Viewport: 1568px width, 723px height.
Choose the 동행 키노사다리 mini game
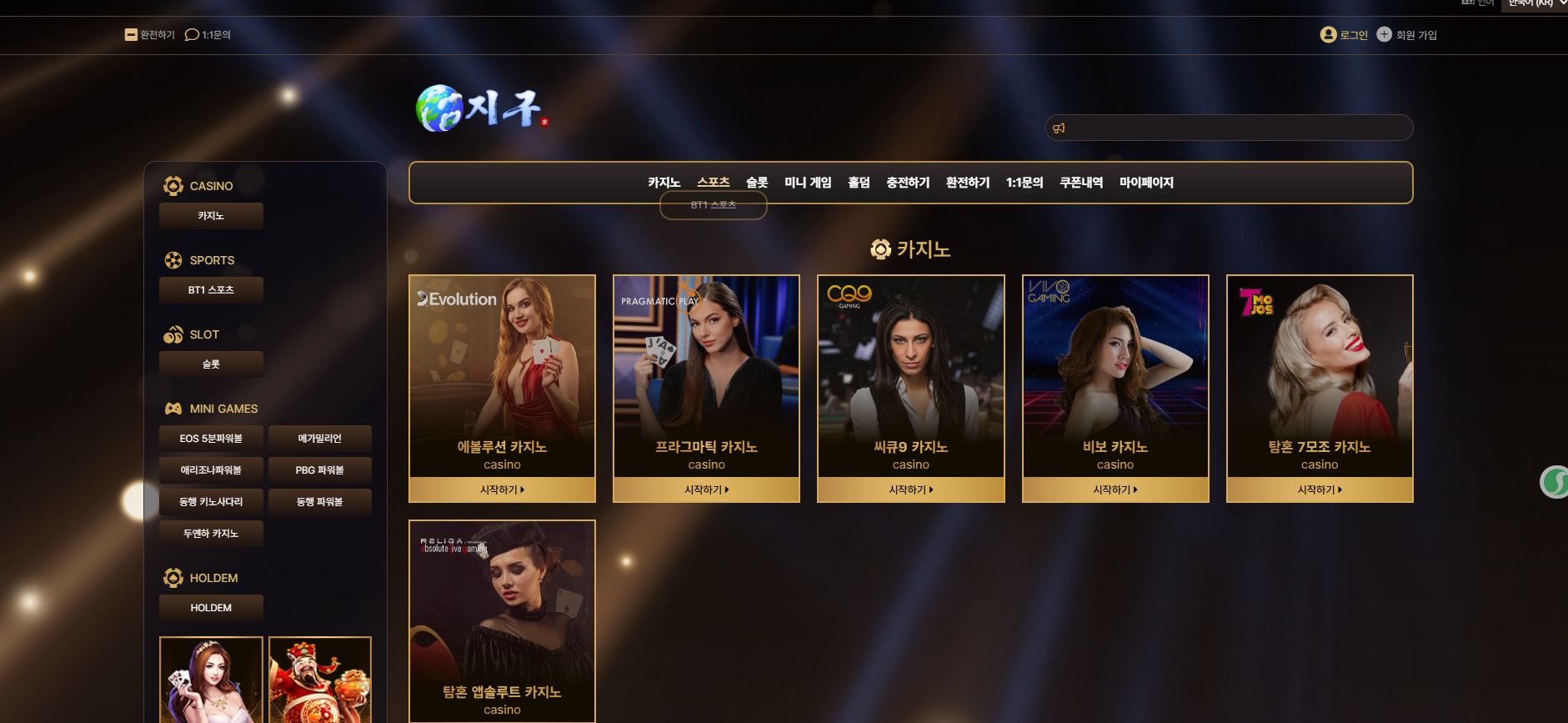click(211, 502)
